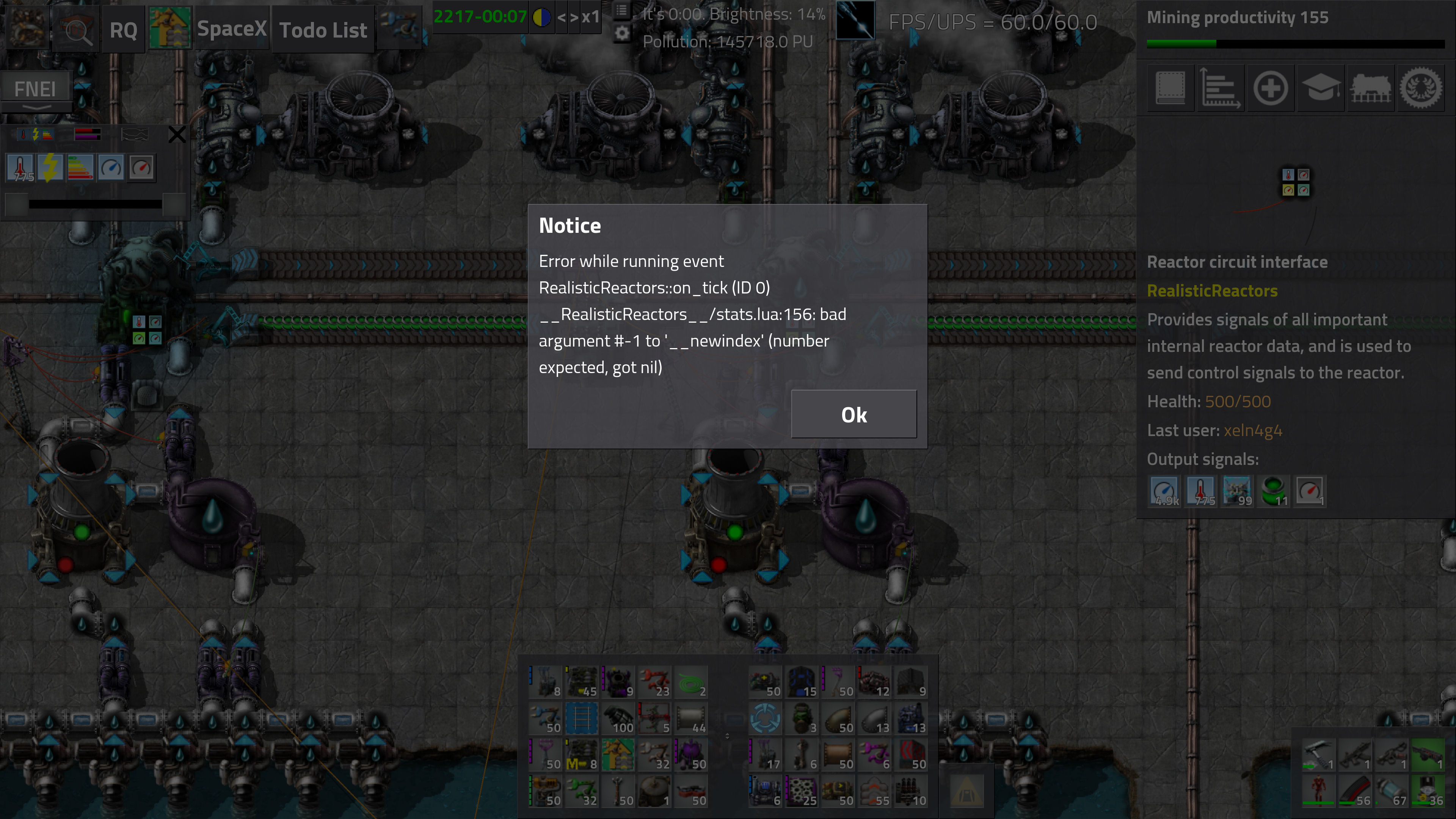Open the SpaceX mod window

231,29
